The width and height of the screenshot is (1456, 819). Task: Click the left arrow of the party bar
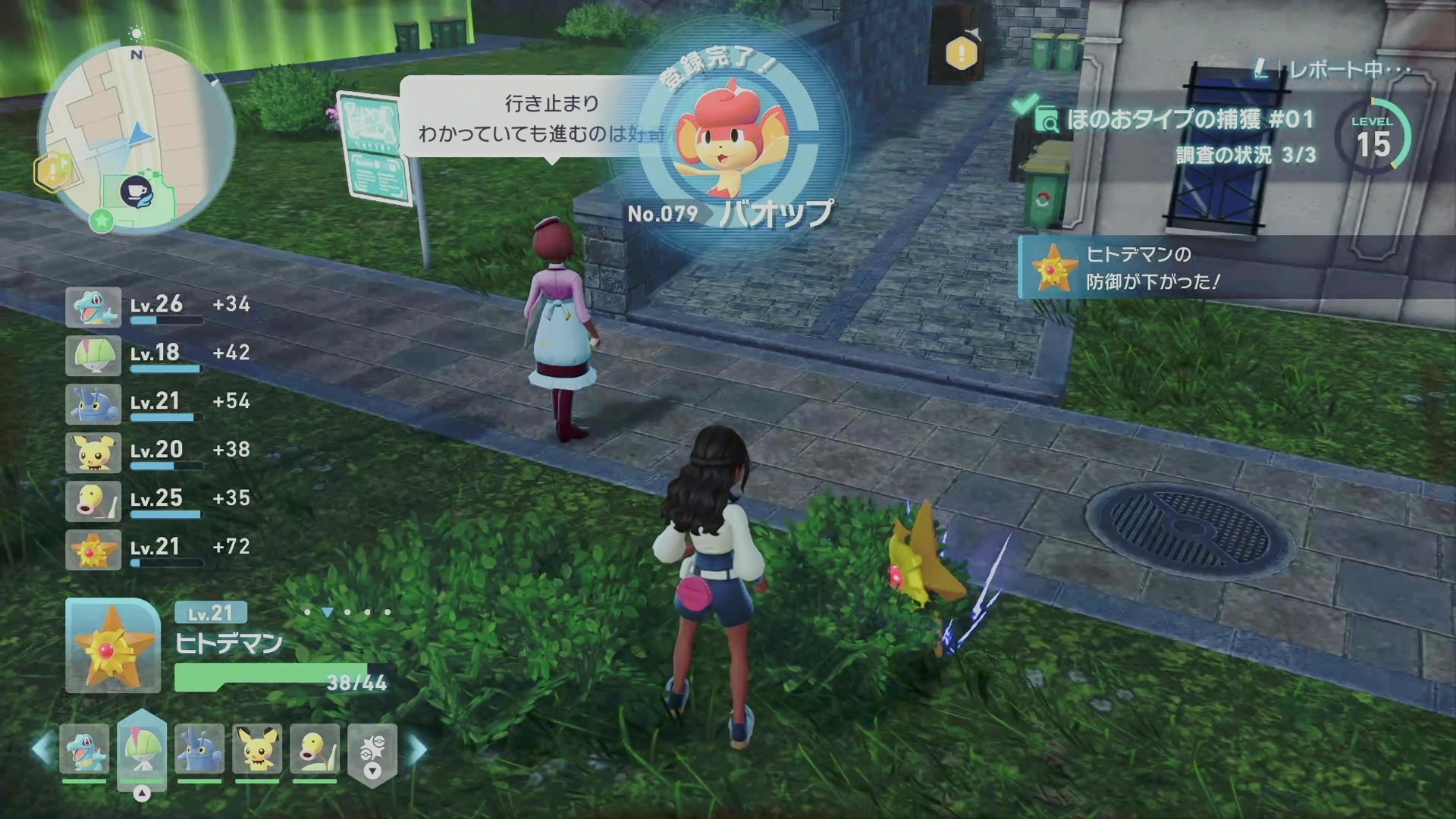coord(42,749)
